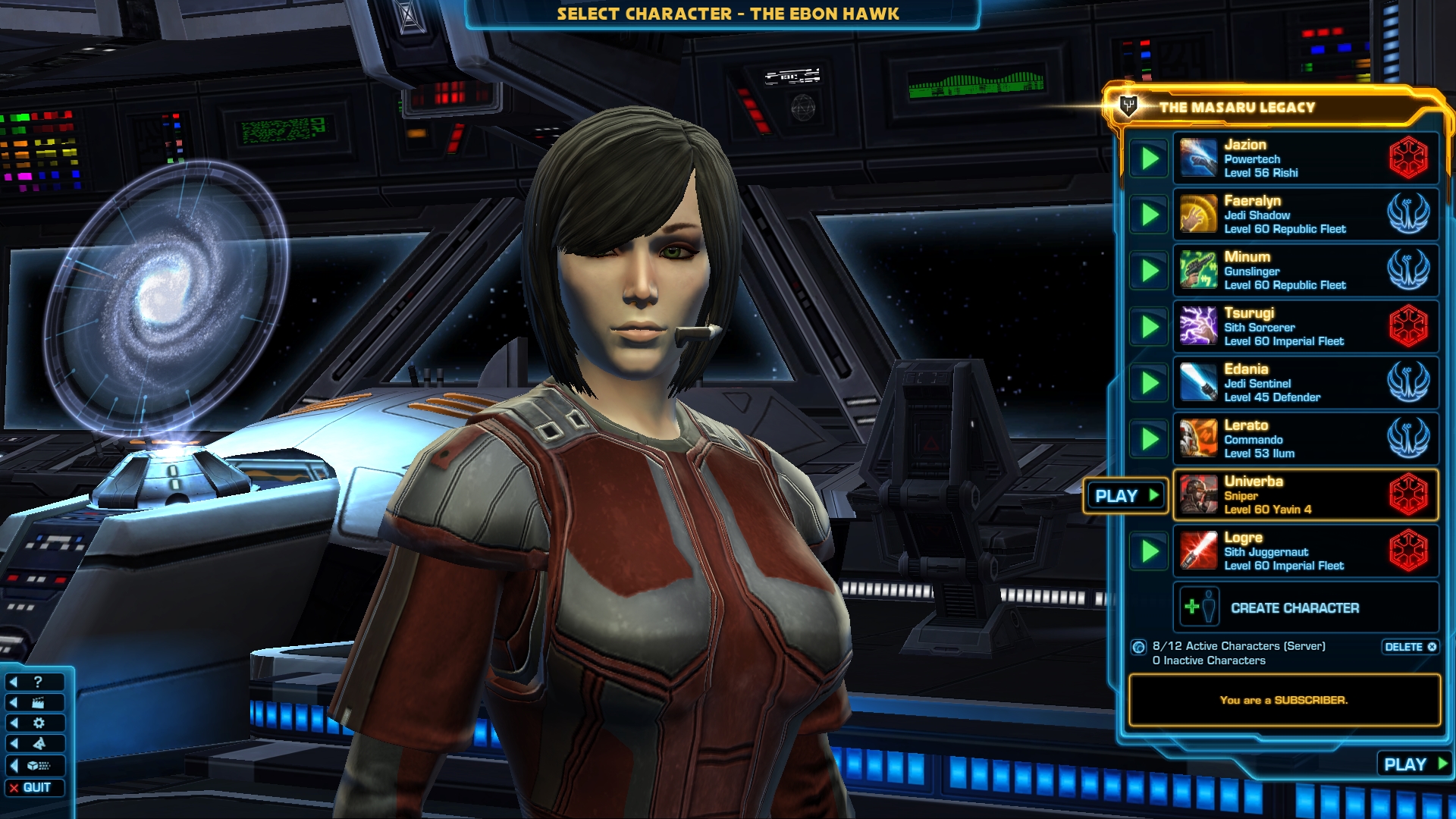Click the Masaru Legacy shield icon
Image resolution: width=1456 pixels, height=819 pixels.
tap(1128, 106)
